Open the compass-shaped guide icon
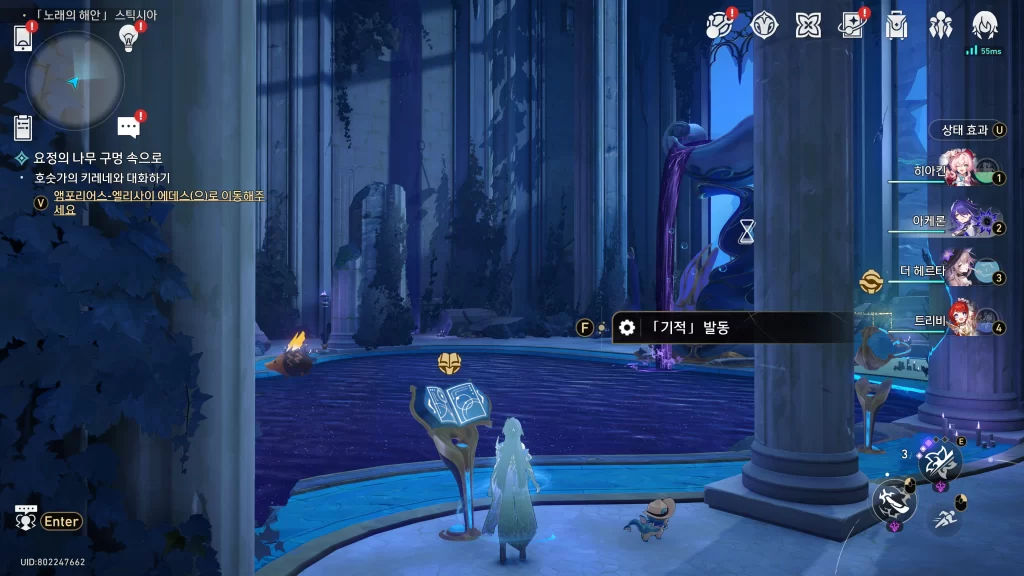1024x576 pixels. click(x=765, y=25)
